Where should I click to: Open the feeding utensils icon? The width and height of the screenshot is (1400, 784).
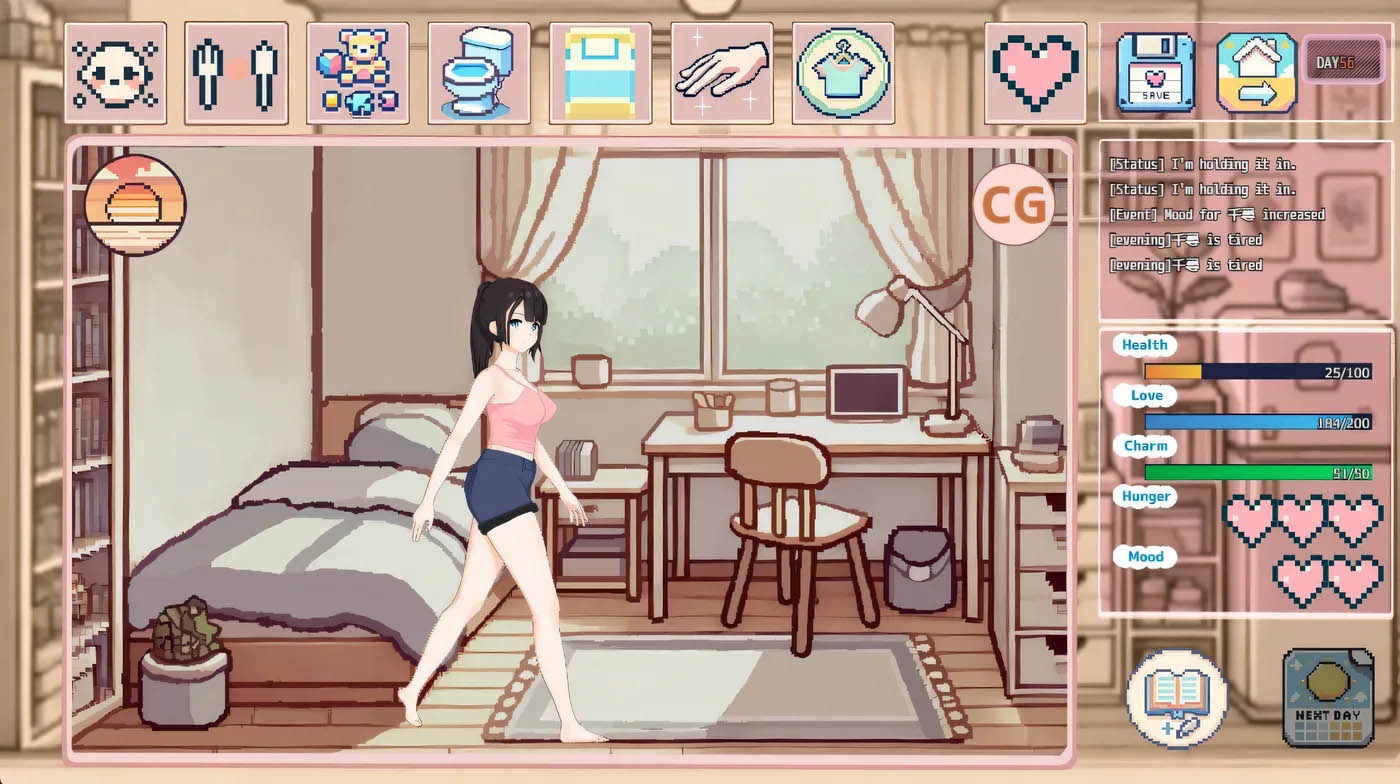[x=235, y=70]
